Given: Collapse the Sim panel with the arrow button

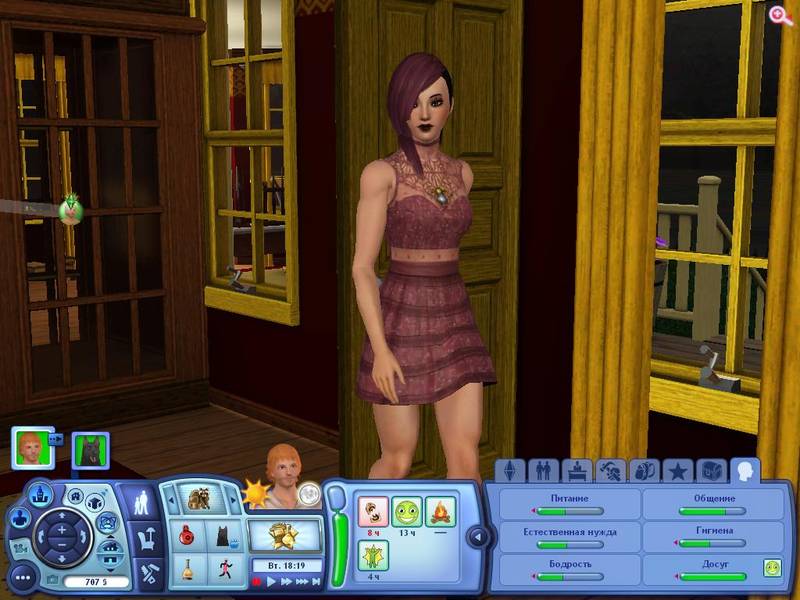Looking at the screenshot, I should (x=477, y=537).
